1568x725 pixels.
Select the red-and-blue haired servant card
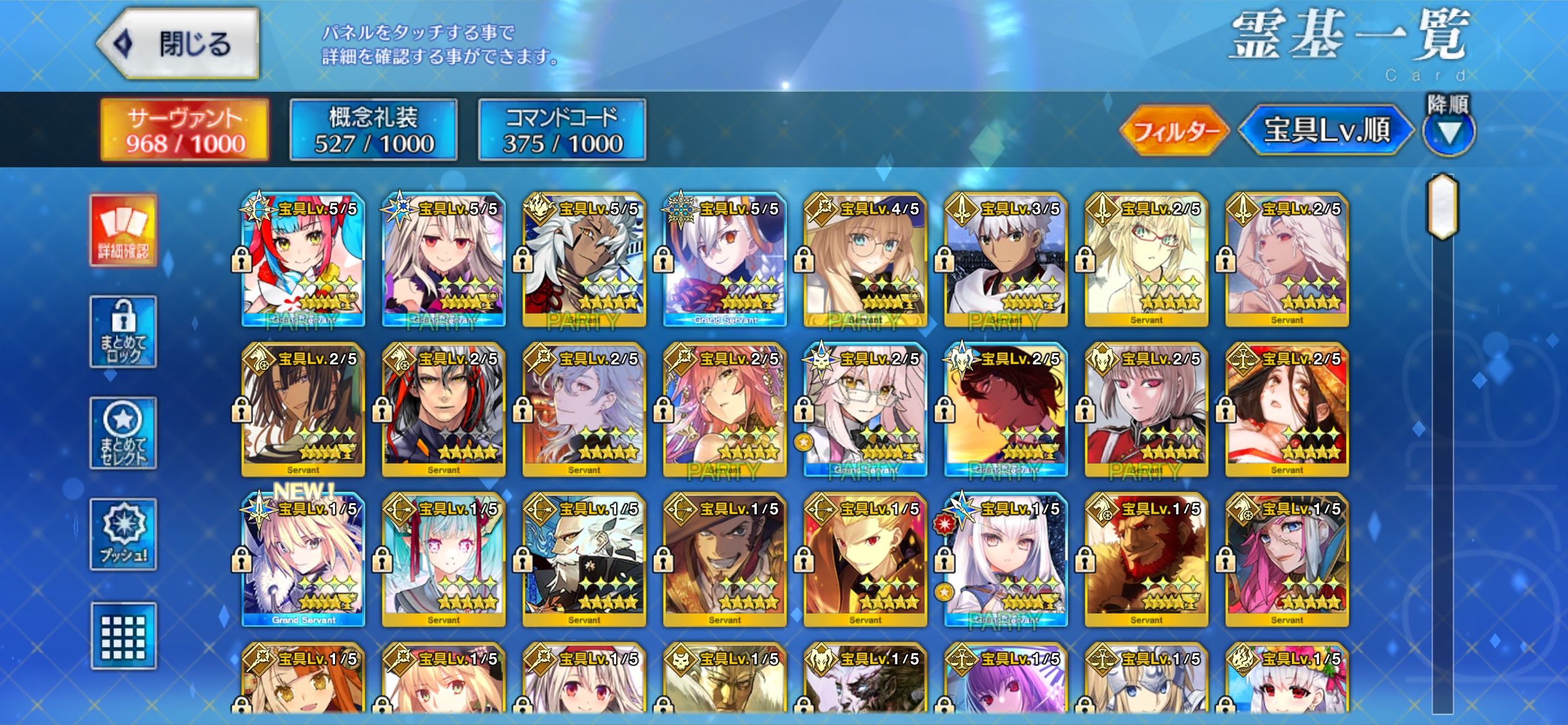point(303,260)
